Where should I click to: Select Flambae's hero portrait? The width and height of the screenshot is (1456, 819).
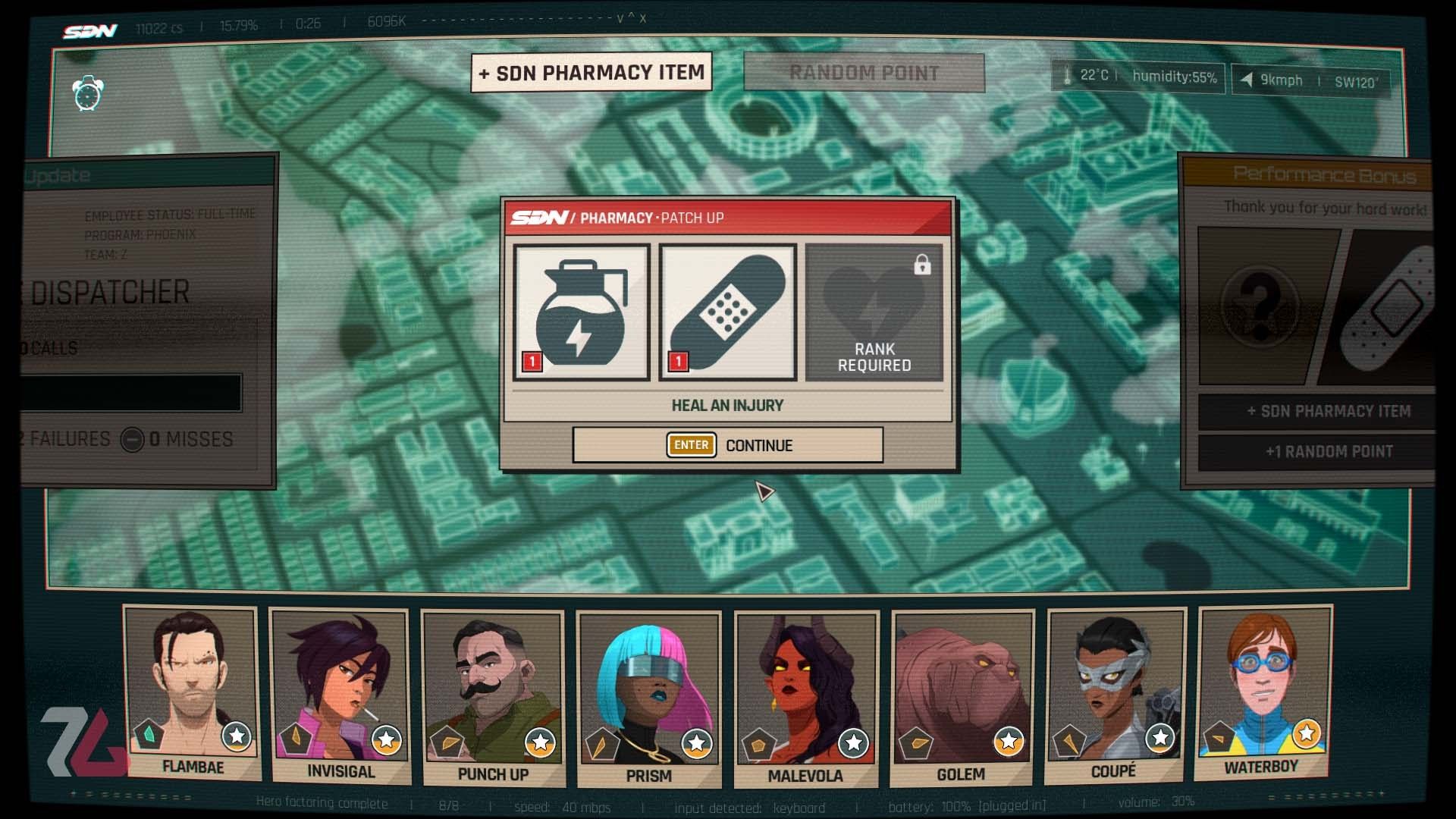pos(193,692)
